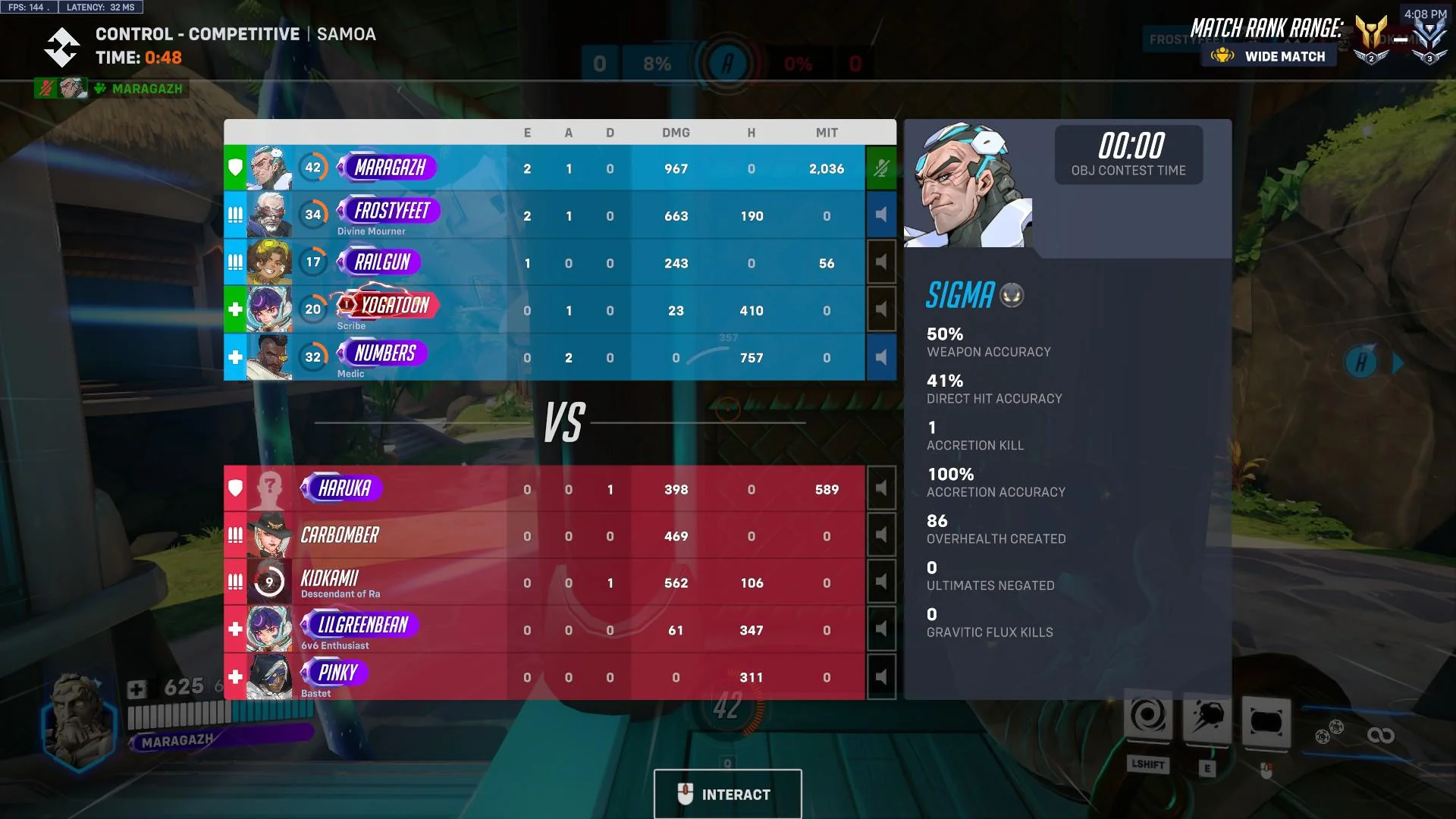Click the support plus icon beside YOGATOON

click(x=235, y=309)
